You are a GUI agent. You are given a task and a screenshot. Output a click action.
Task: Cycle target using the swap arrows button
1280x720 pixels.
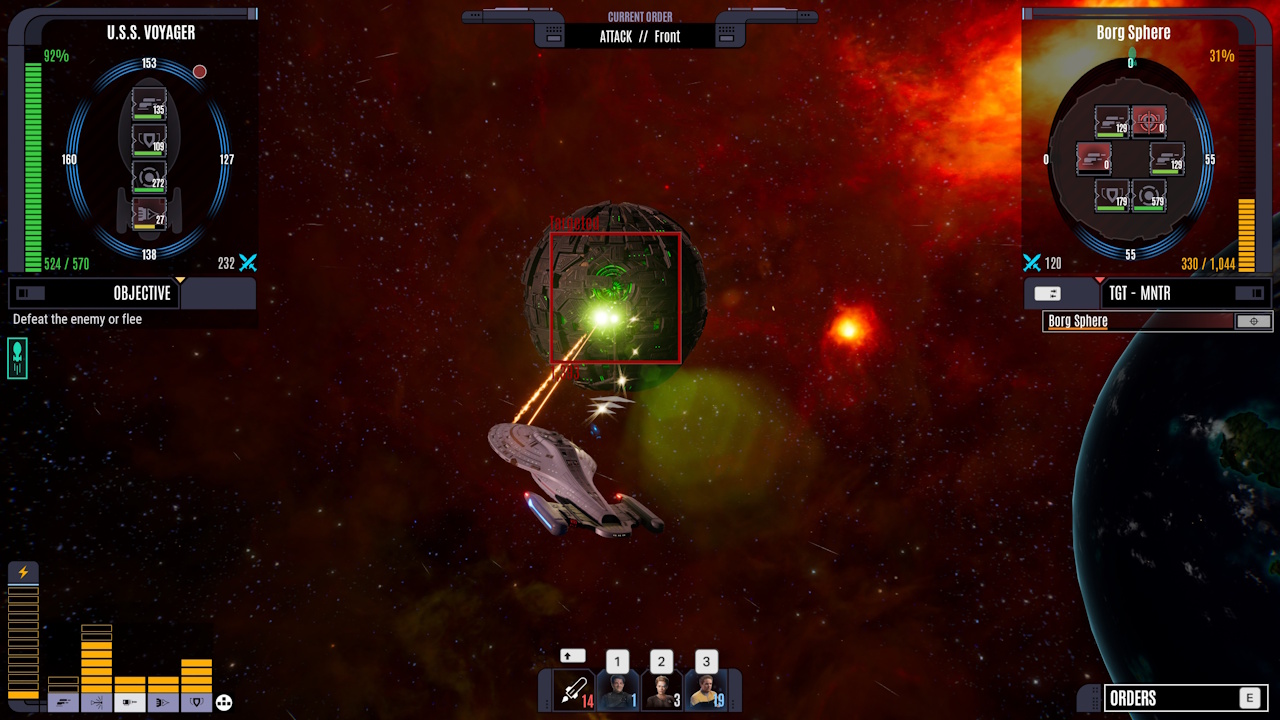[x=1048, y=293]
